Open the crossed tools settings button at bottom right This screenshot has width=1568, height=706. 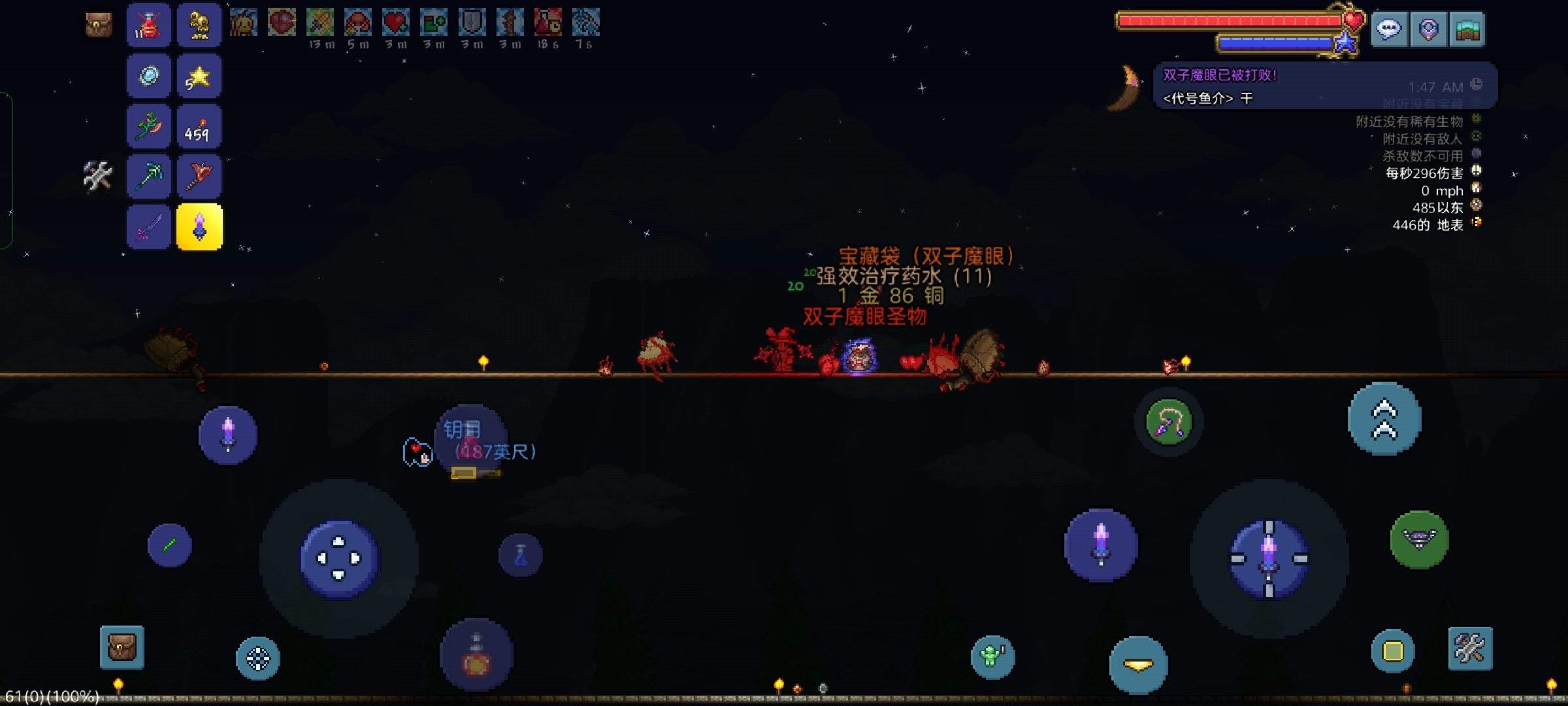(x=1470, y=648)
